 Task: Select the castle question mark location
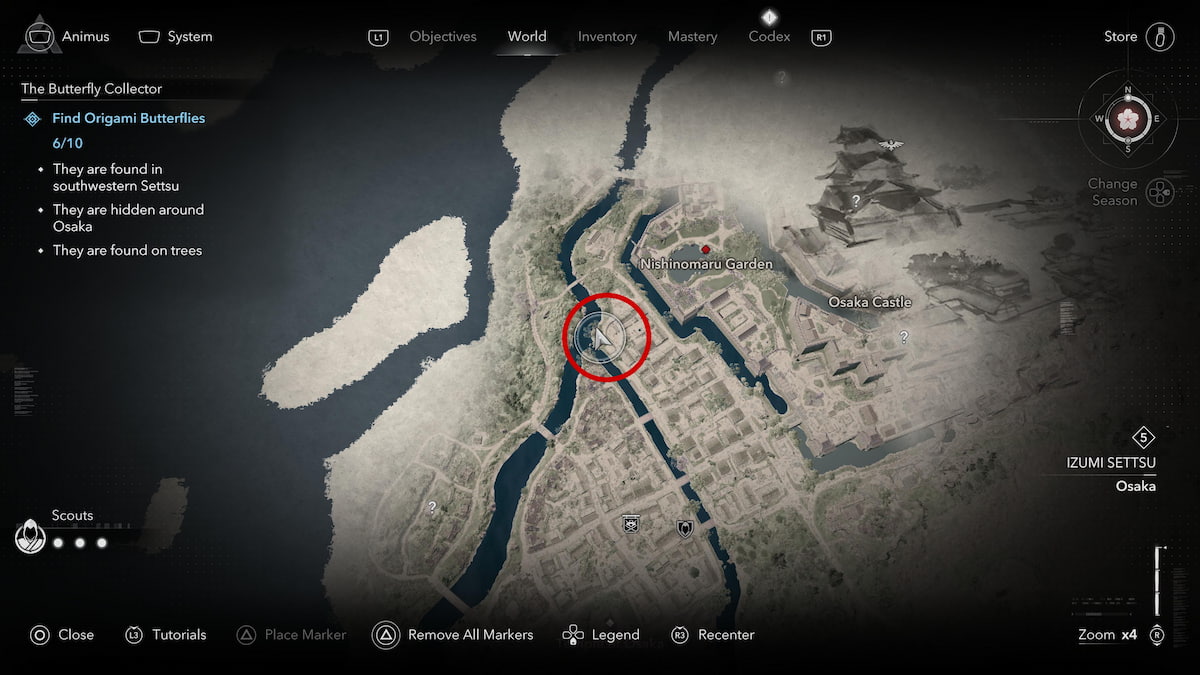pos(856,200)
